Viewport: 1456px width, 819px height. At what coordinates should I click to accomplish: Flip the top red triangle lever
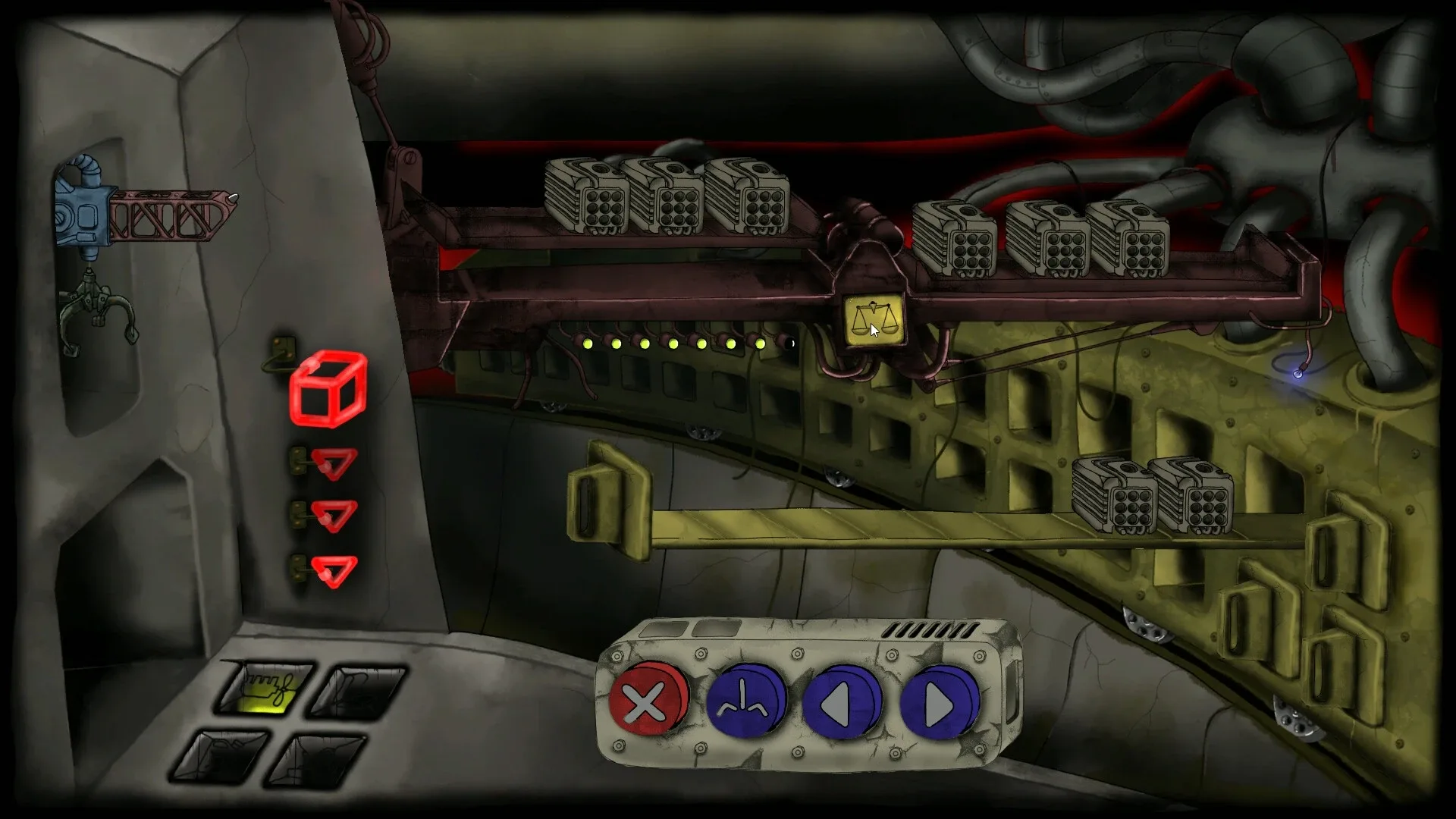(x=334, y=464)
